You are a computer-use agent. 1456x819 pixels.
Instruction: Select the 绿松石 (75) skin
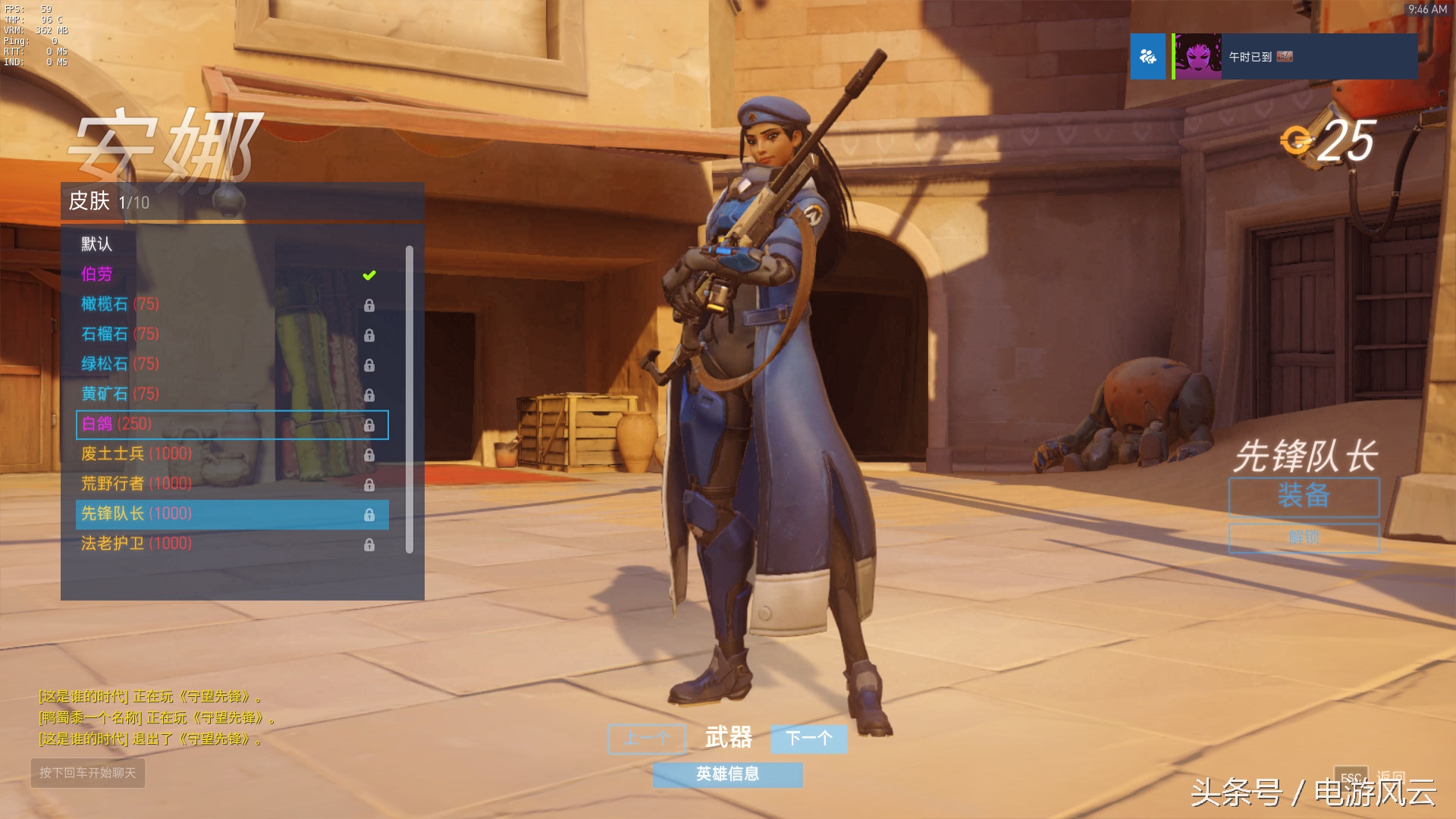pyautogui.click(x=120, y=364)
